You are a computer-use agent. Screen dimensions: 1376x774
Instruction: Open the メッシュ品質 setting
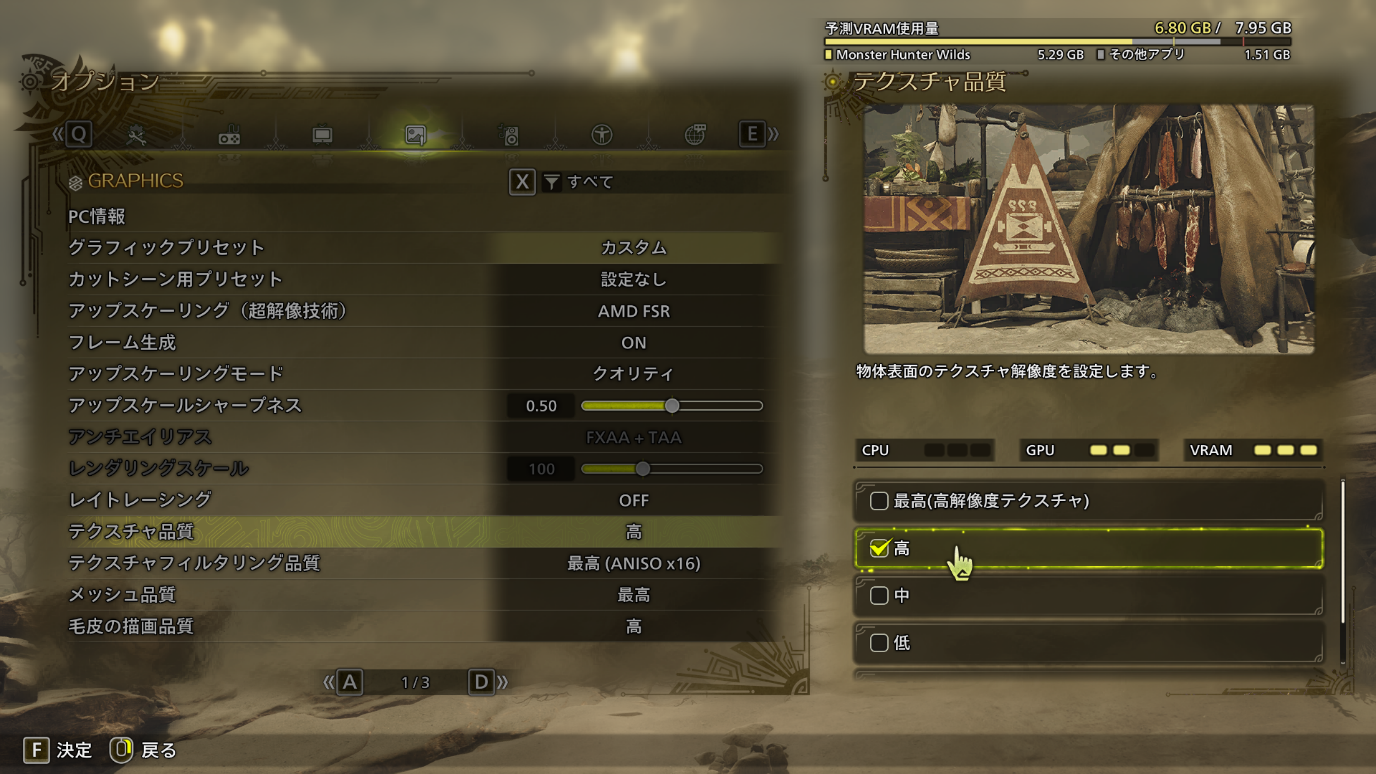pyautogui.click(x=633, y=595)
